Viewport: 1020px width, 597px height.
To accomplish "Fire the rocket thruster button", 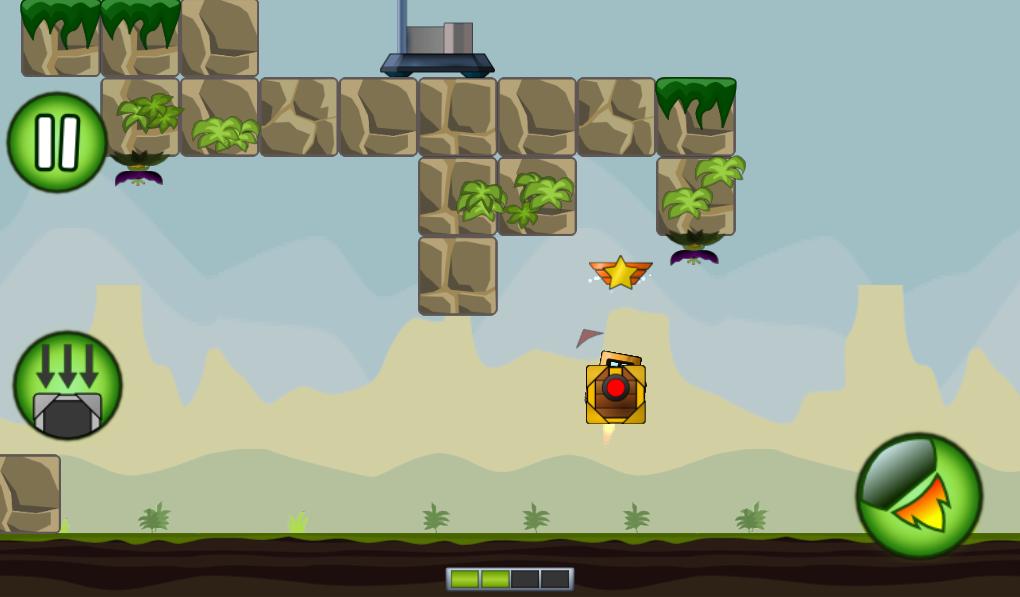I will pos(918,496).
